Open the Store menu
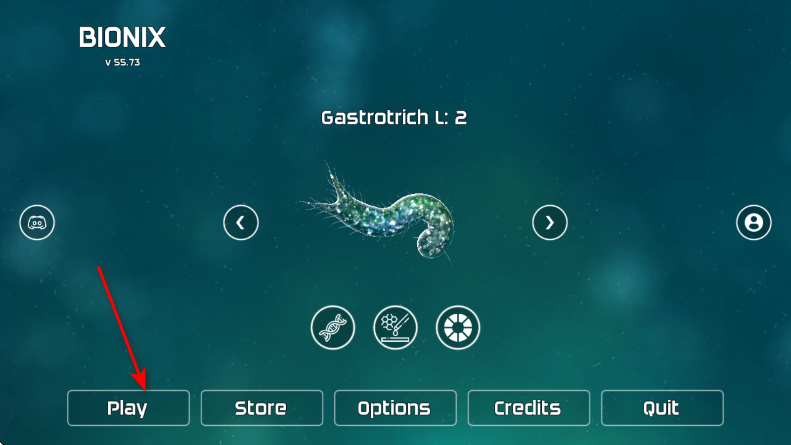Viewport: 791px width, 445px height. click(261, 408)
